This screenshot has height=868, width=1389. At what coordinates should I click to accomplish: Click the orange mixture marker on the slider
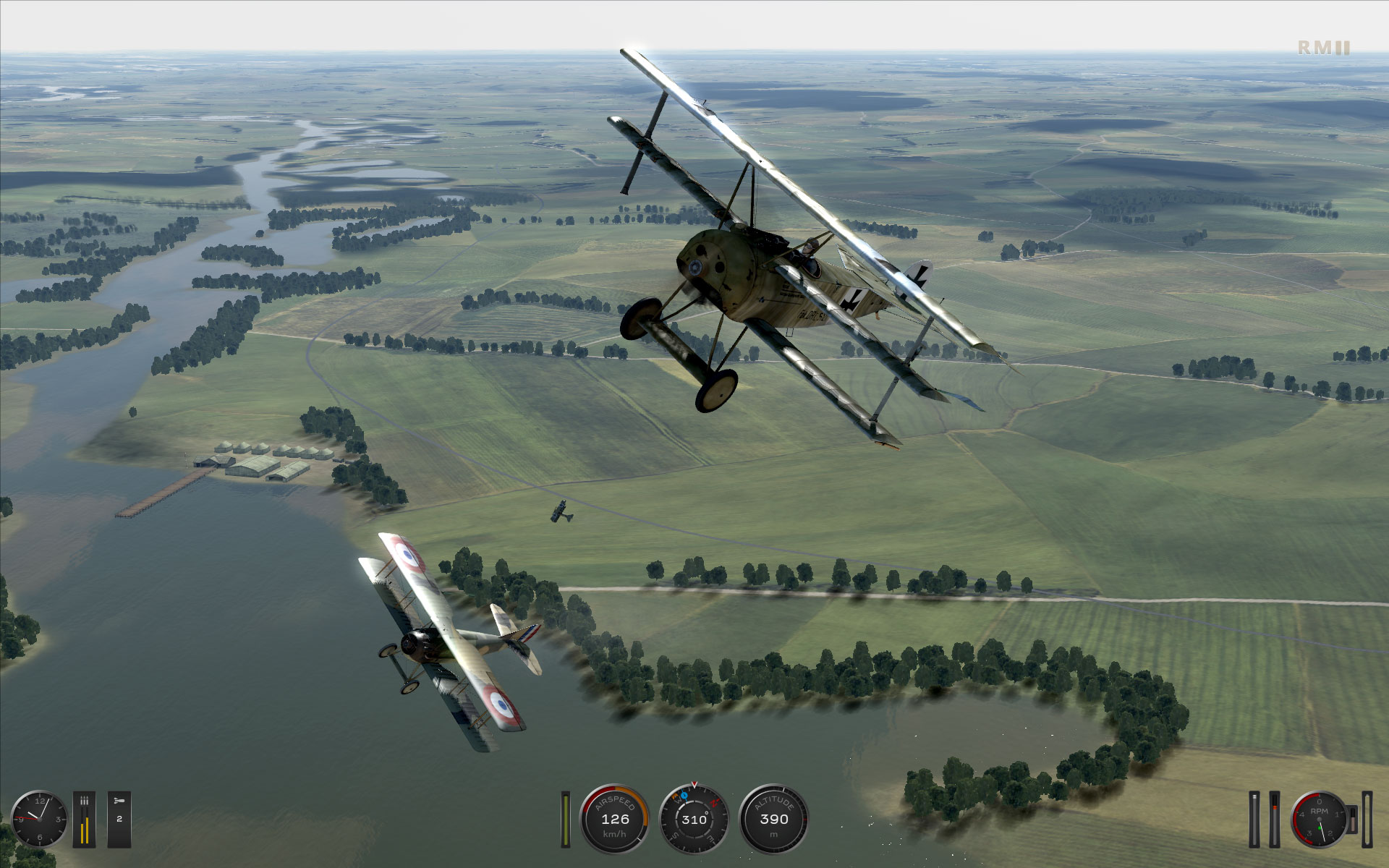click(1275, 807)
